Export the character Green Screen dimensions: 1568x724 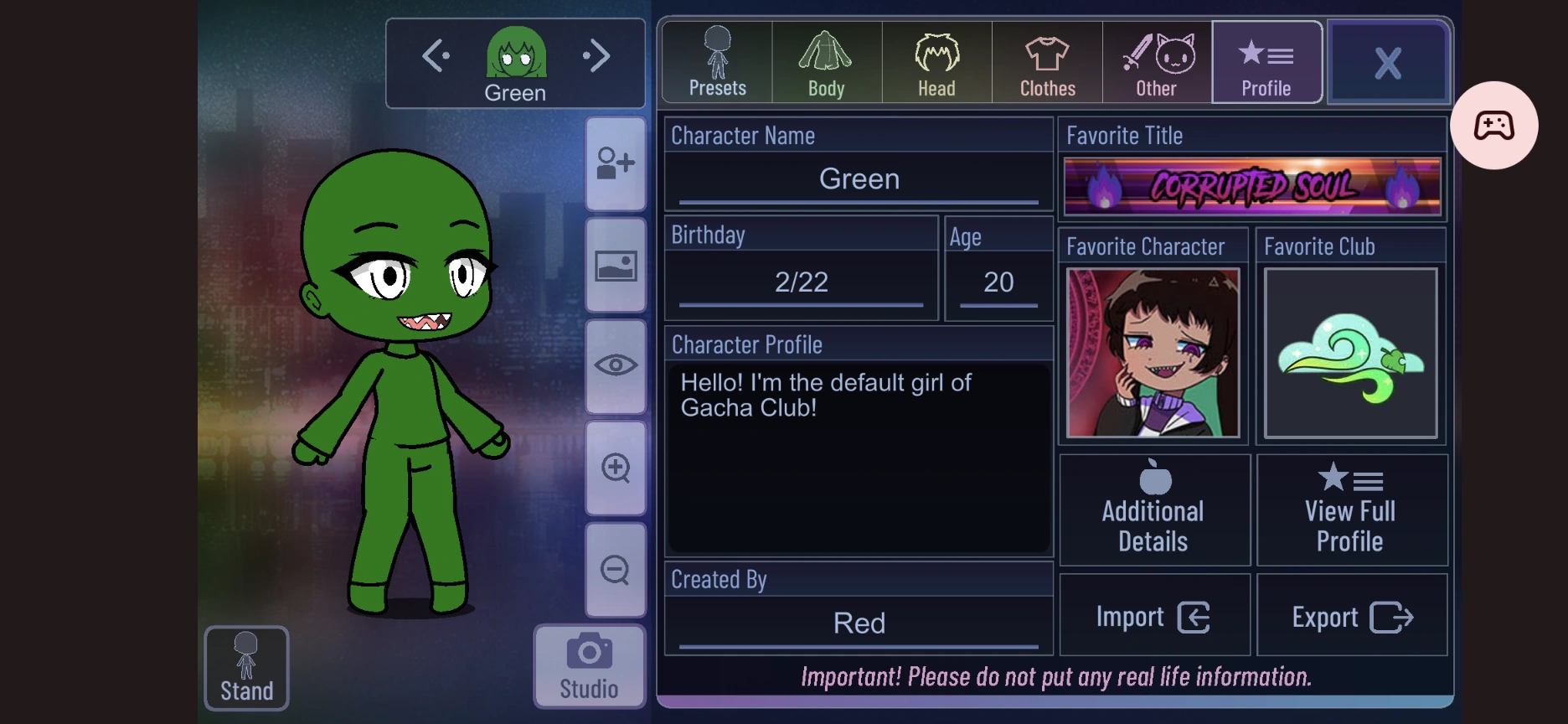1351,615
